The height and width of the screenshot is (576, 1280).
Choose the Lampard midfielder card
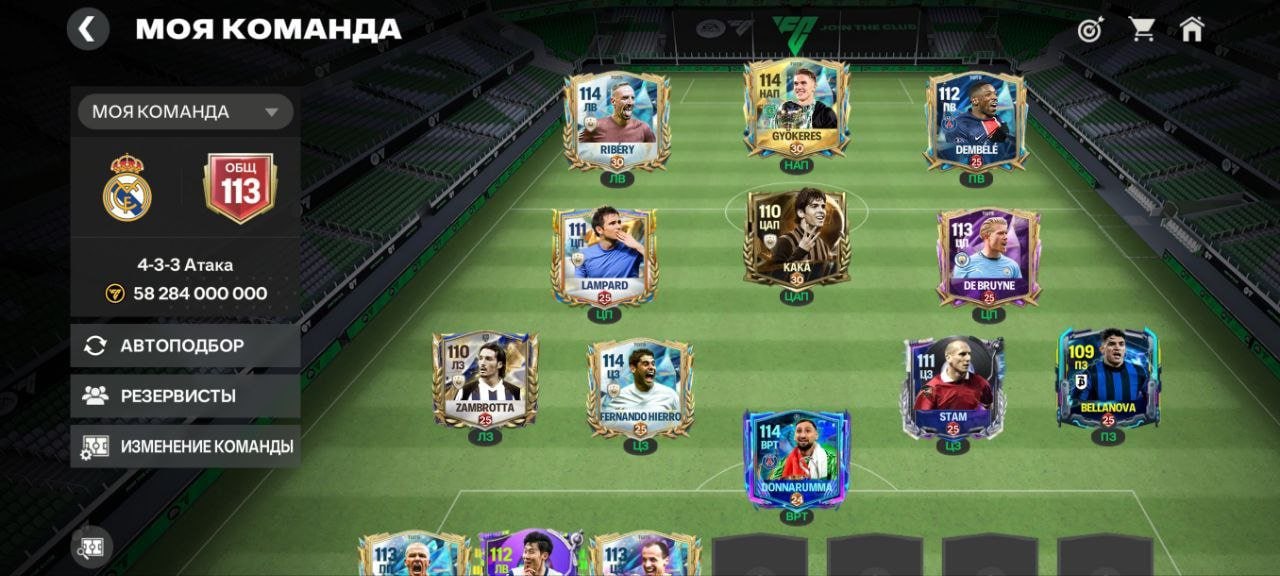point(604,257)
